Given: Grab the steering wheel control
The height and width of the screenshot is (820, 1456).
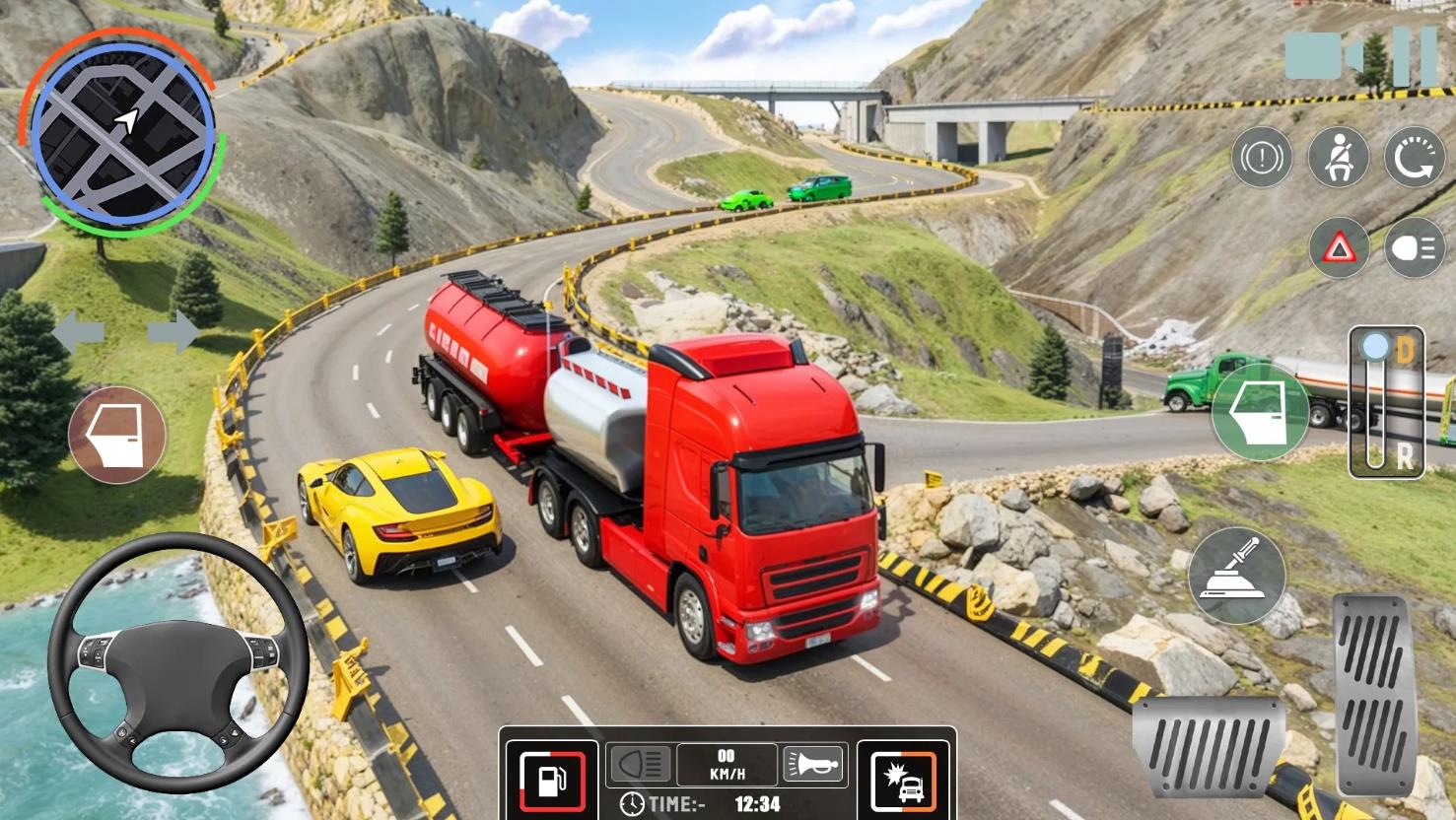Looking at the screenshot, I should [178, 661].
